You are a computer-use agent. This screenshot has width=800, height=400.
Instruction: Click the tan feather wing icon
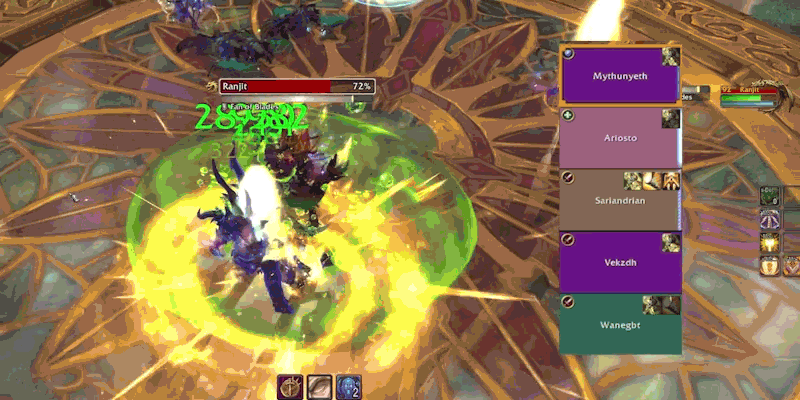tap(319, 387)
